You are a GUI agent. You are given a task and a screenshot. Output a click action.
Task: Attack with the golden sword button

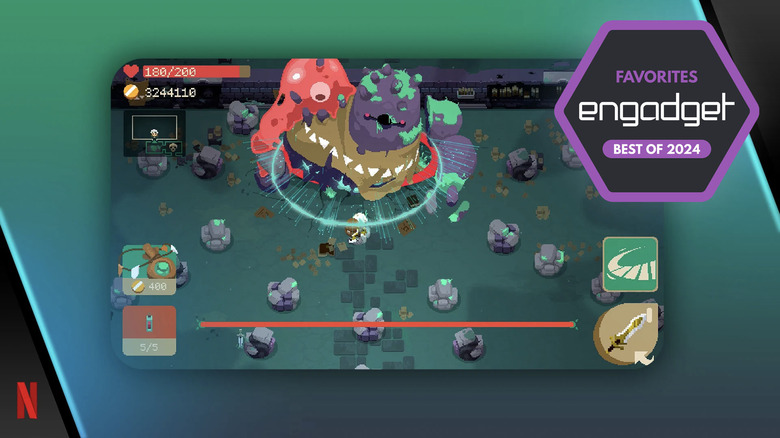(x=625, y=334)
